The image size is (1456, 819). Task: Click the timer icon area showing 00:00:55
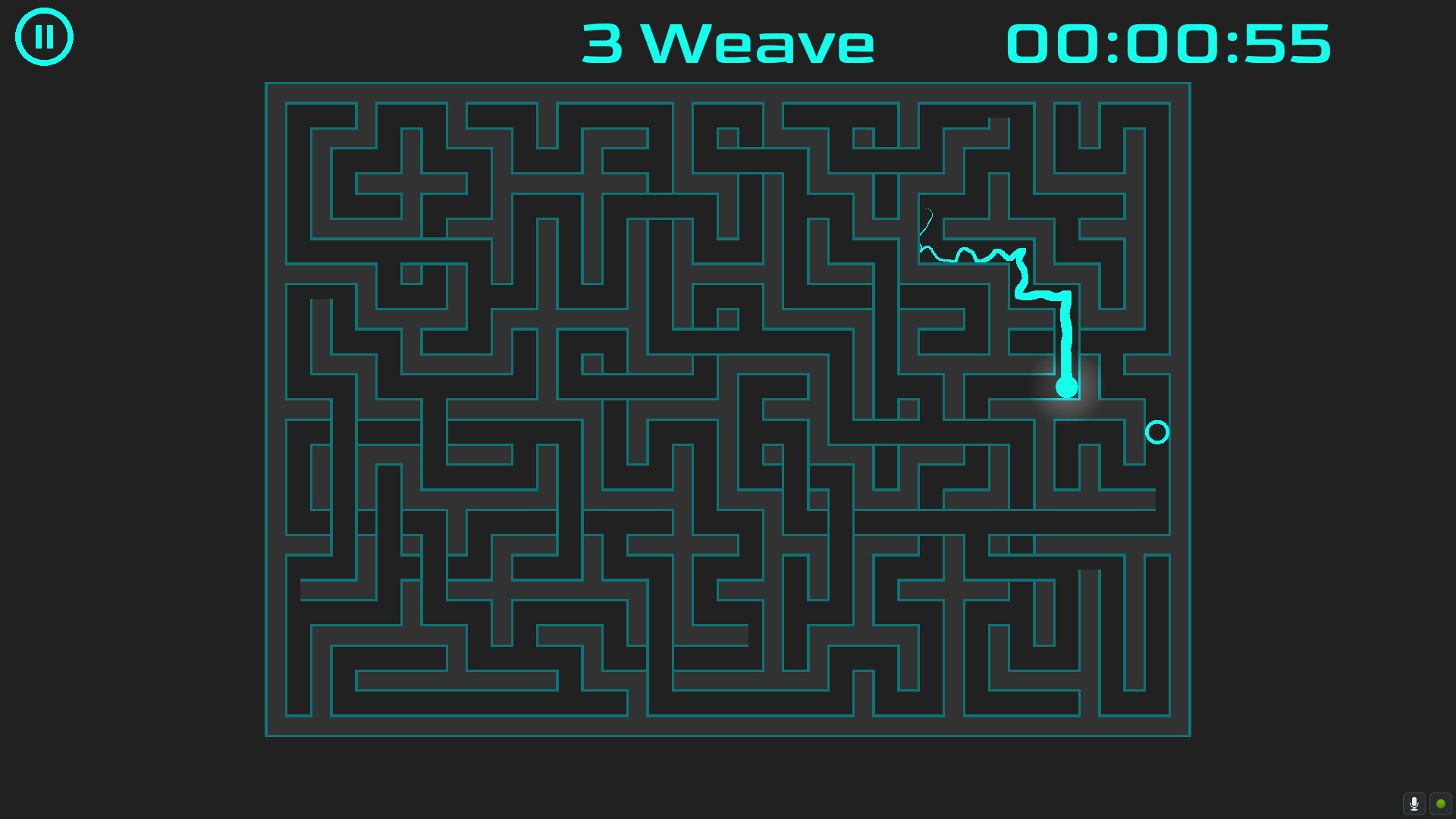click(1168, 42)
